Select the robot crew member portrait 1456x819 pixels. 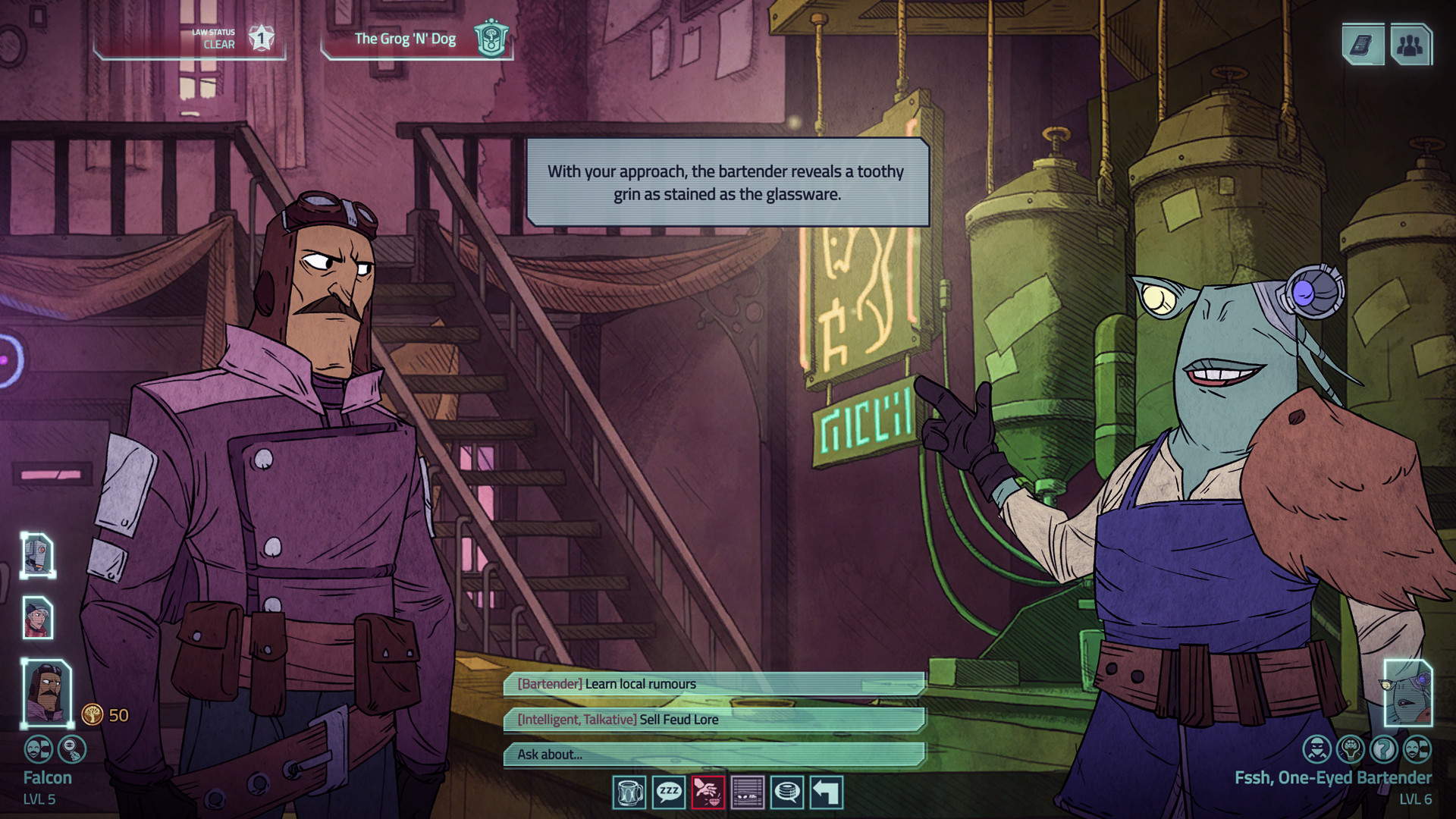[x=38, y=555]
